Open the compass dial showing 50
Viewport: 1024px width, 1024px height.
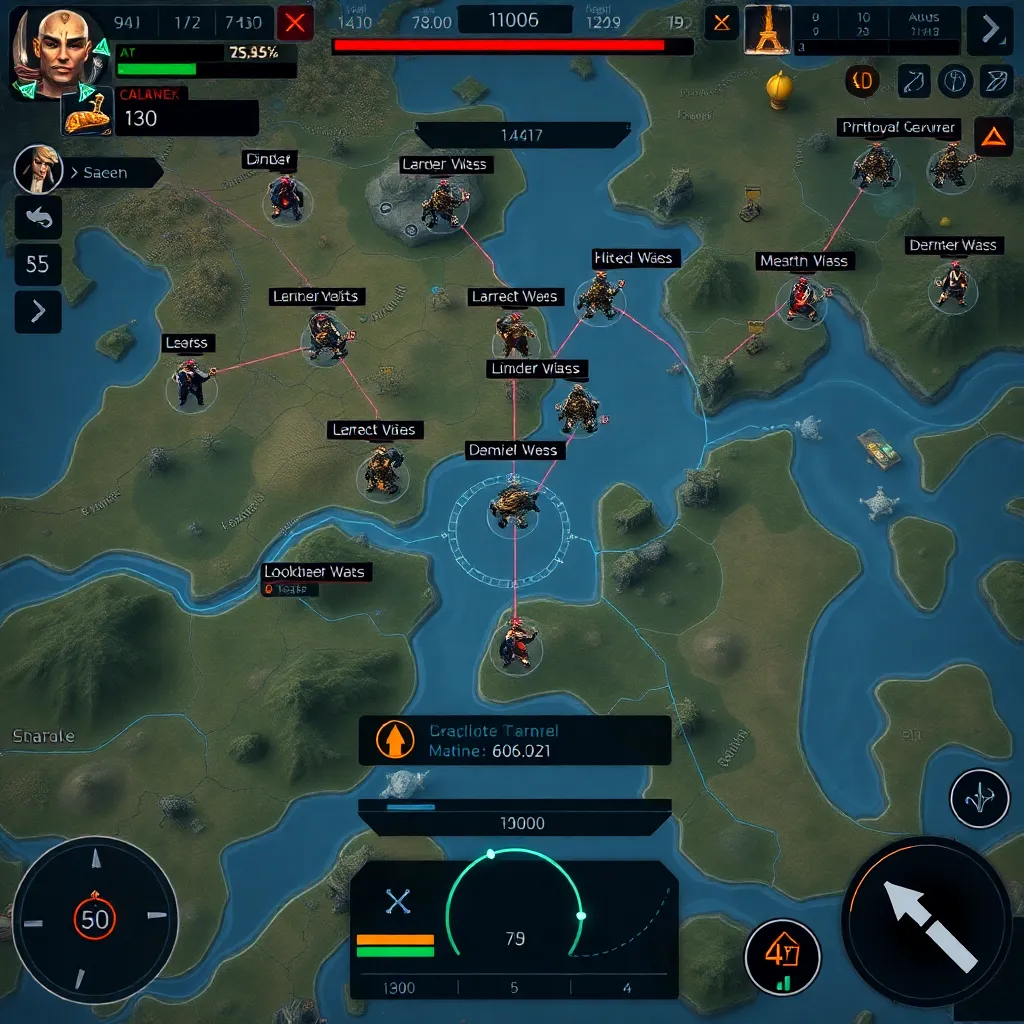(x=95, y=917)
